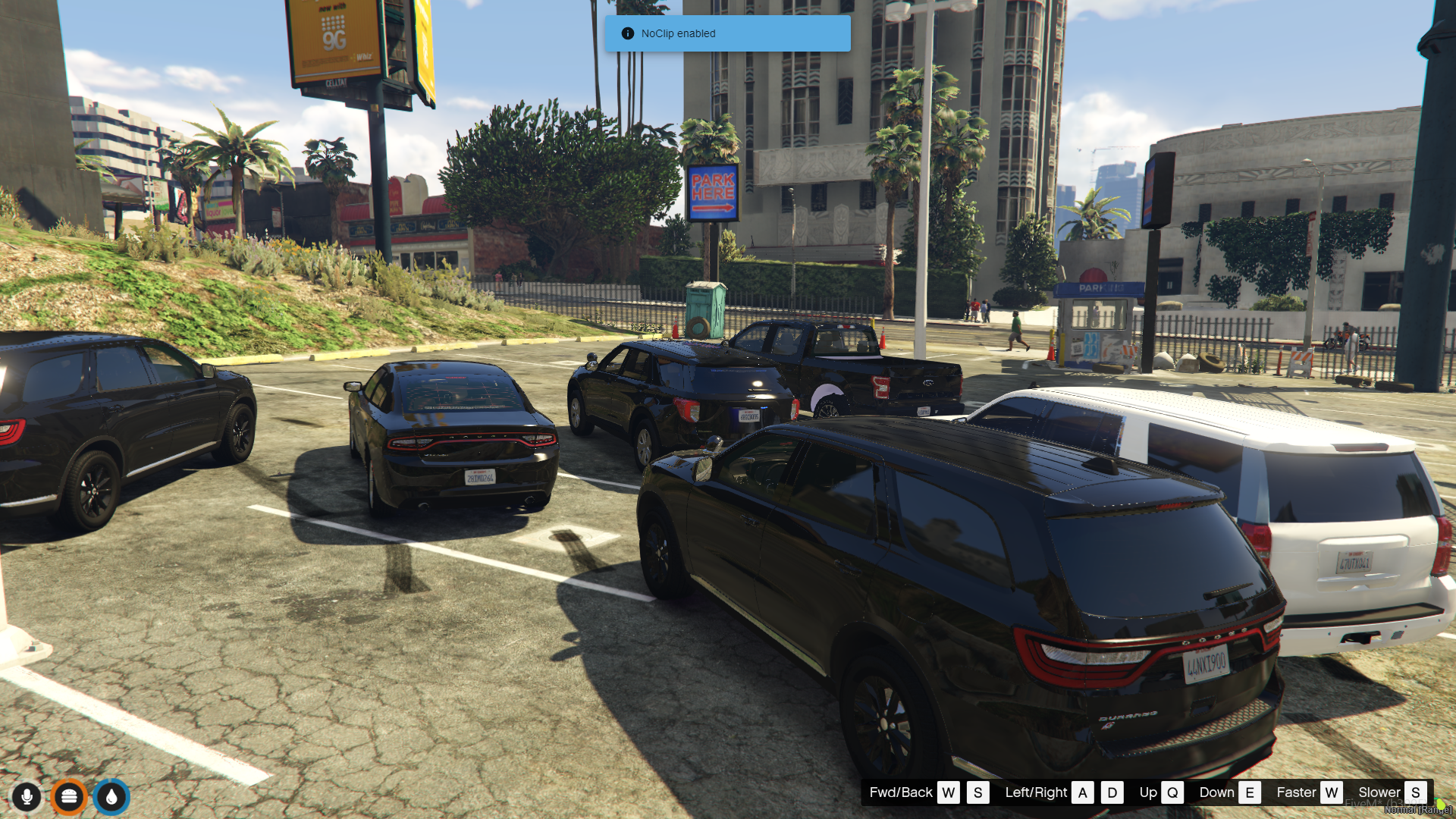
Task: Click the microphone voice icon
Action: tap(27, 797)
